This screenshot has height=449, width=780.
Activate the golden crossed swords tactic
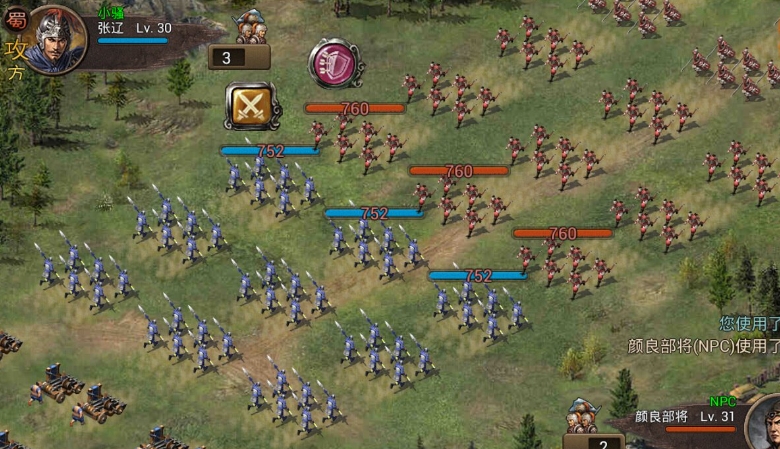250,106
